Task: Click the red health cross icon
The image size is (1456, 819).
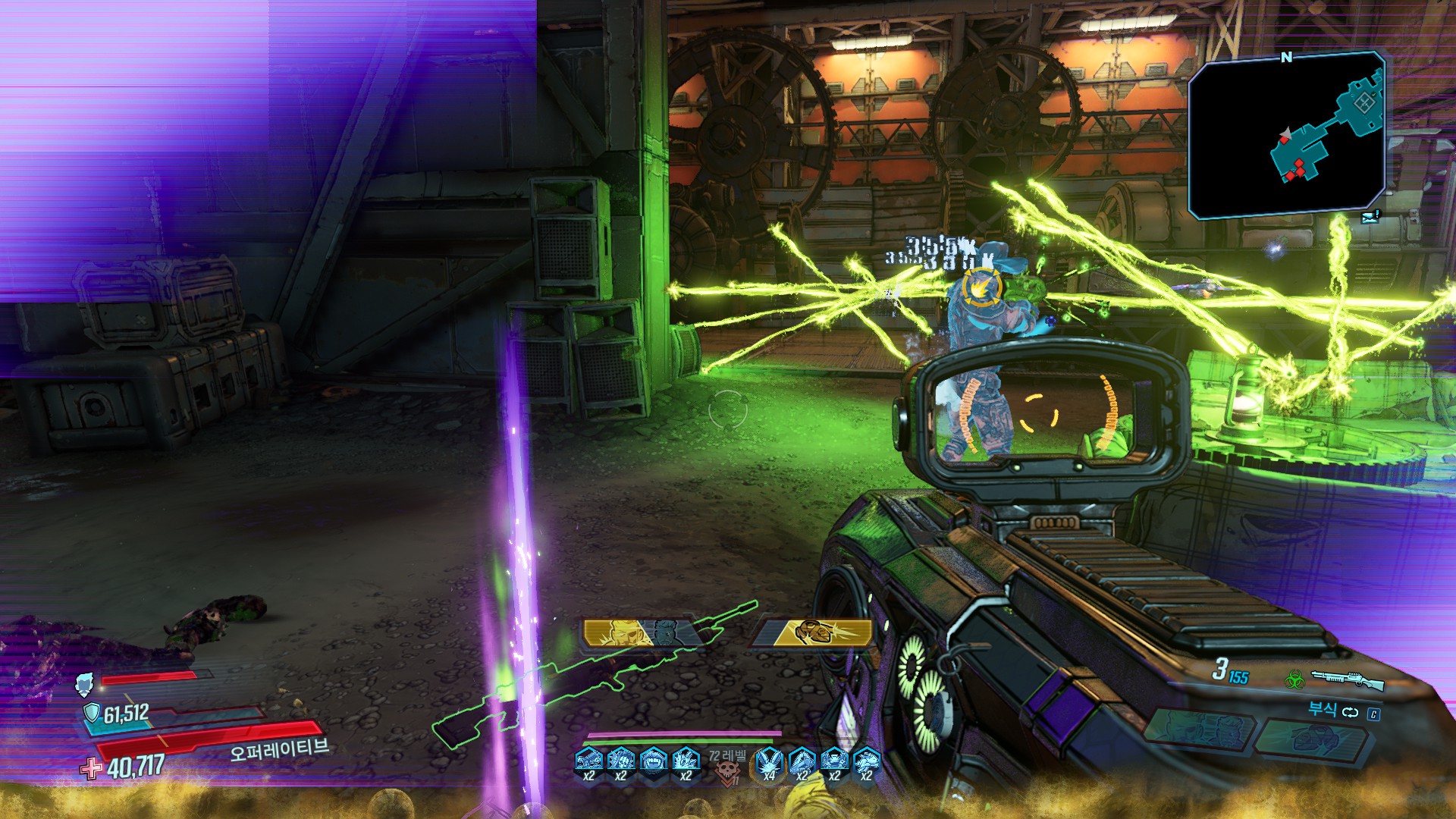Action: coord(91,768)
